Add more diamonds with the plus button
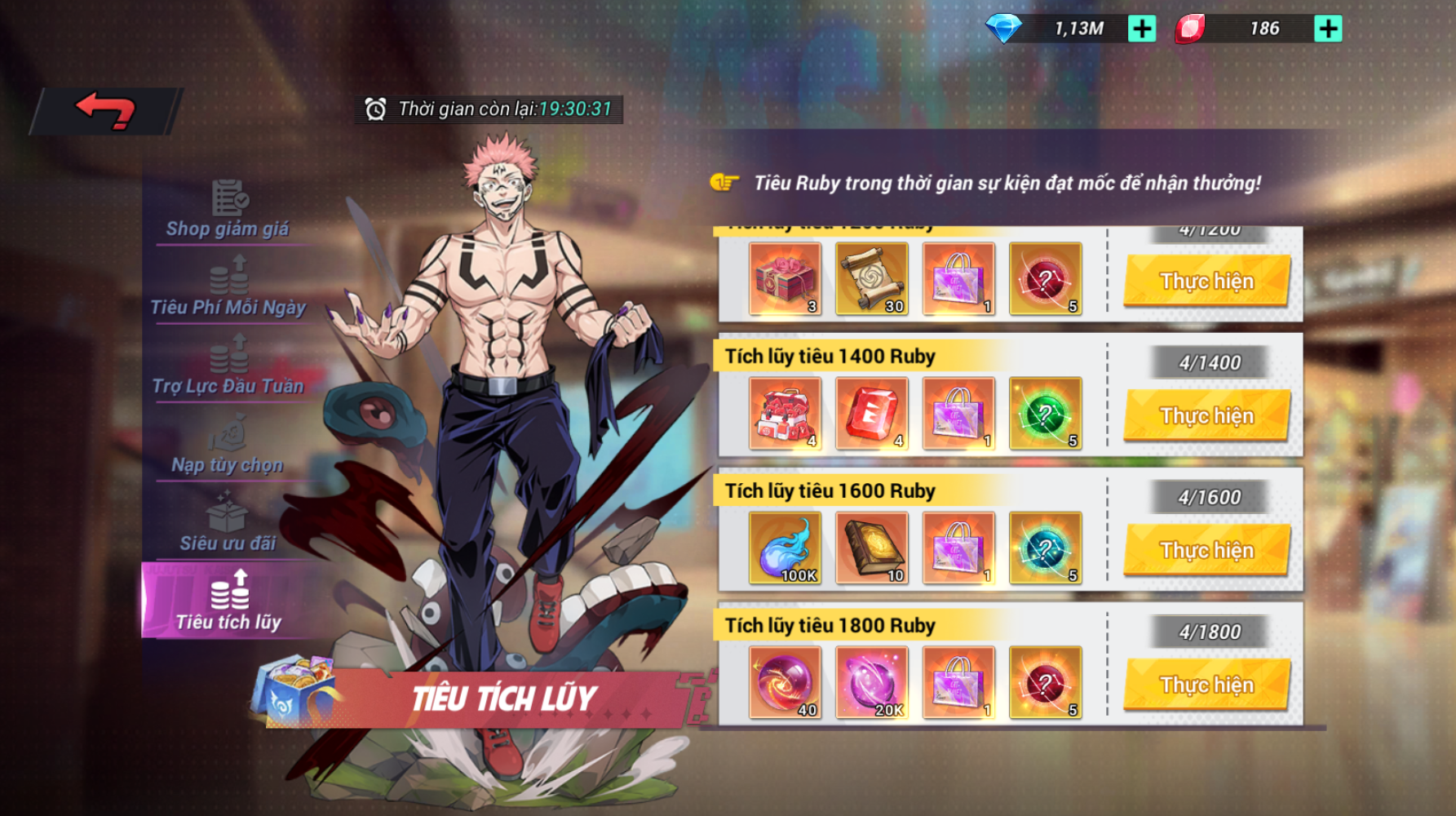1456x816 pixels. click(1142, 29)
